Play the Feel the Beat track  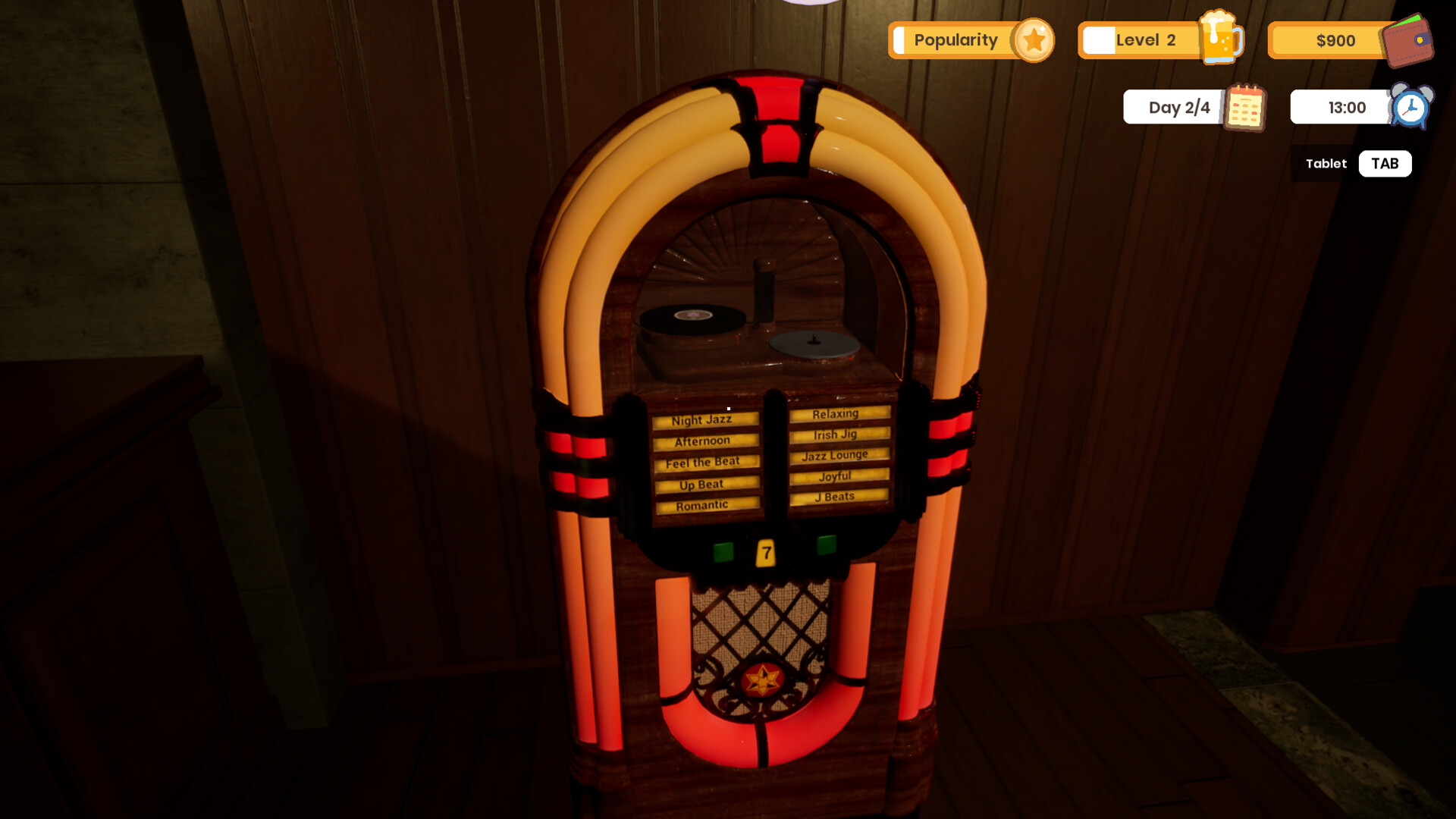tap(704, 463)
